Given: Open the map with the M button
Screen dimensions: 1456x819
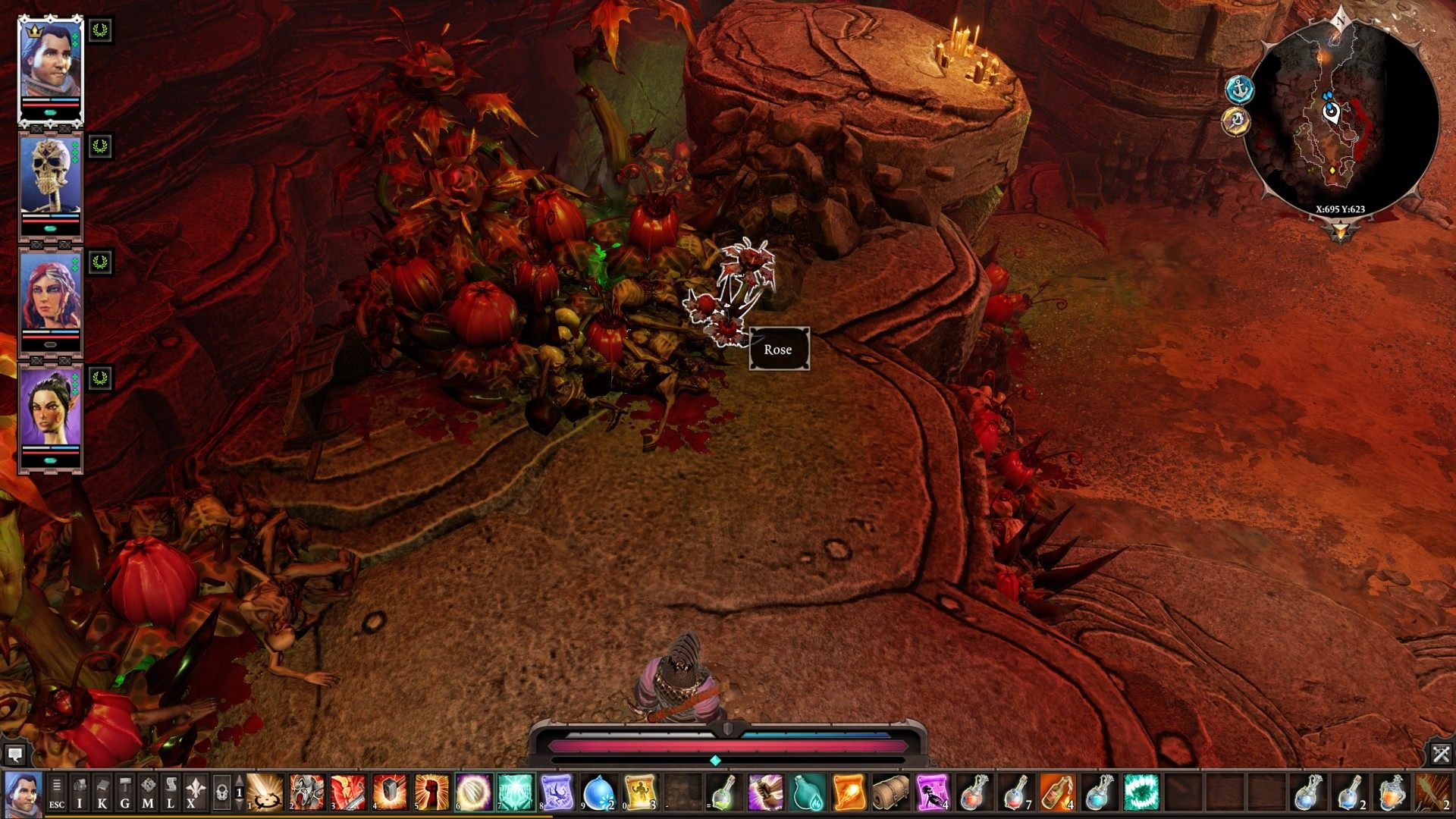Looking at the screenshot, I should point(148,793).
